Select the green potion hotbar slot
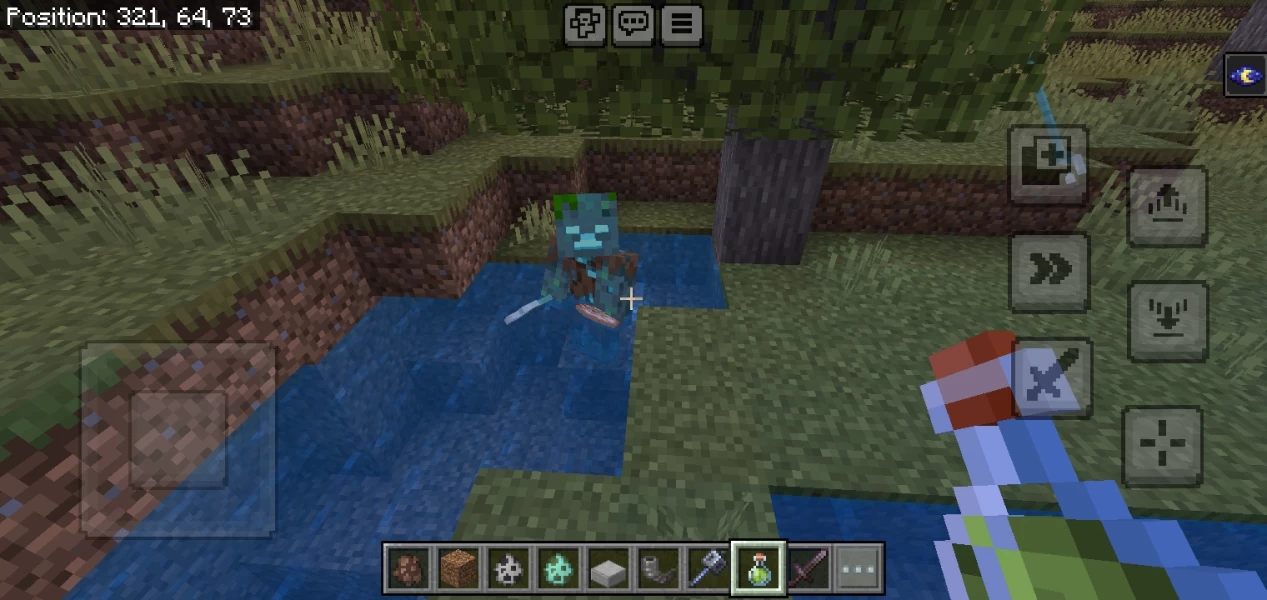Screen dimensions: 1267x600 [x=758, y=569]
